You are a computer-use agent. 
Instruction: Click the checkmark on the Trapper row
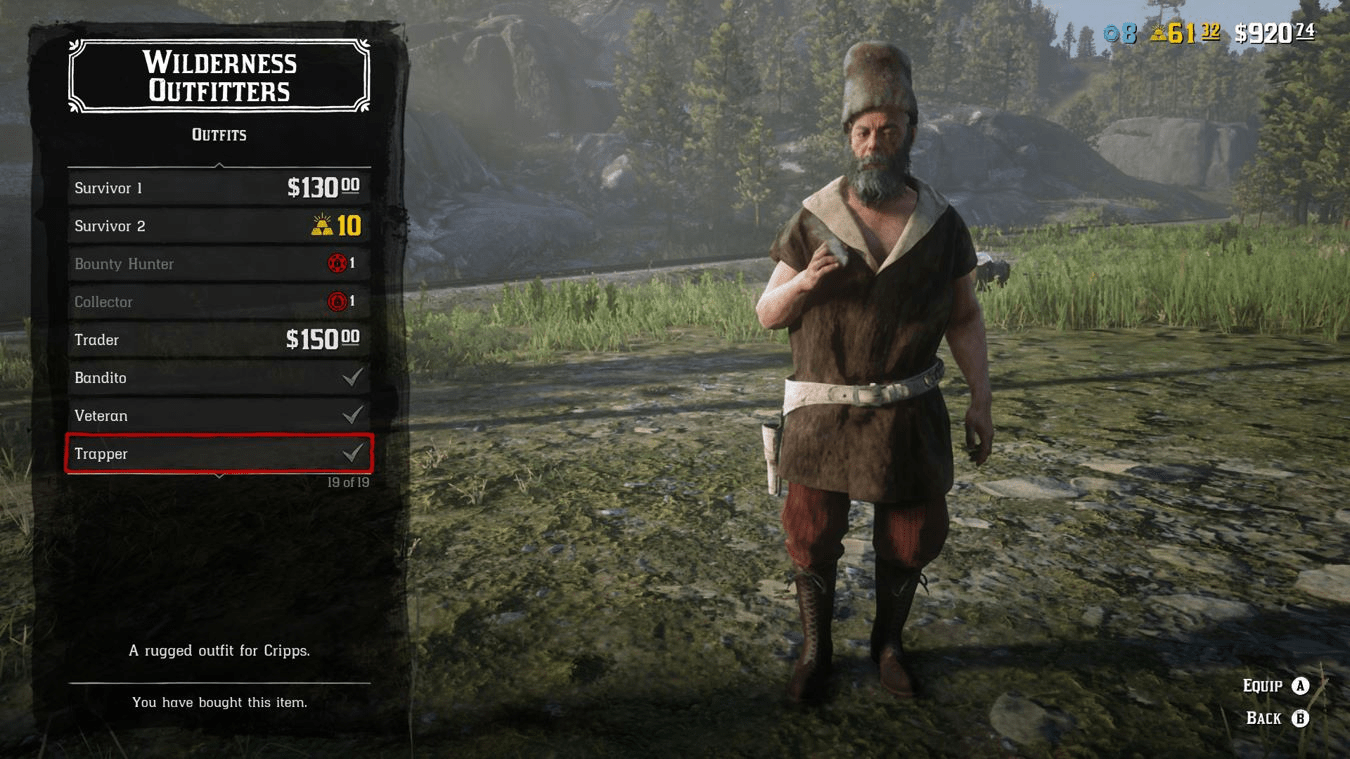[352, 453]
